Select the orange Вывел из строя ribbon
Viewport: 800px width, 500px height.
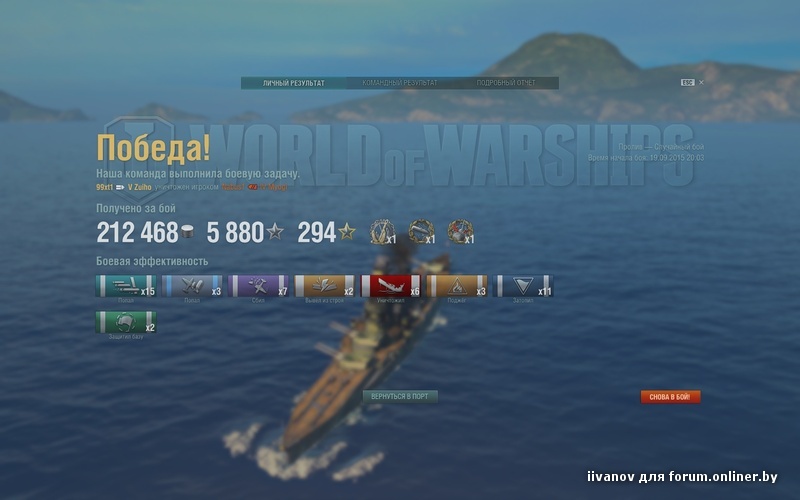[325, 287]
